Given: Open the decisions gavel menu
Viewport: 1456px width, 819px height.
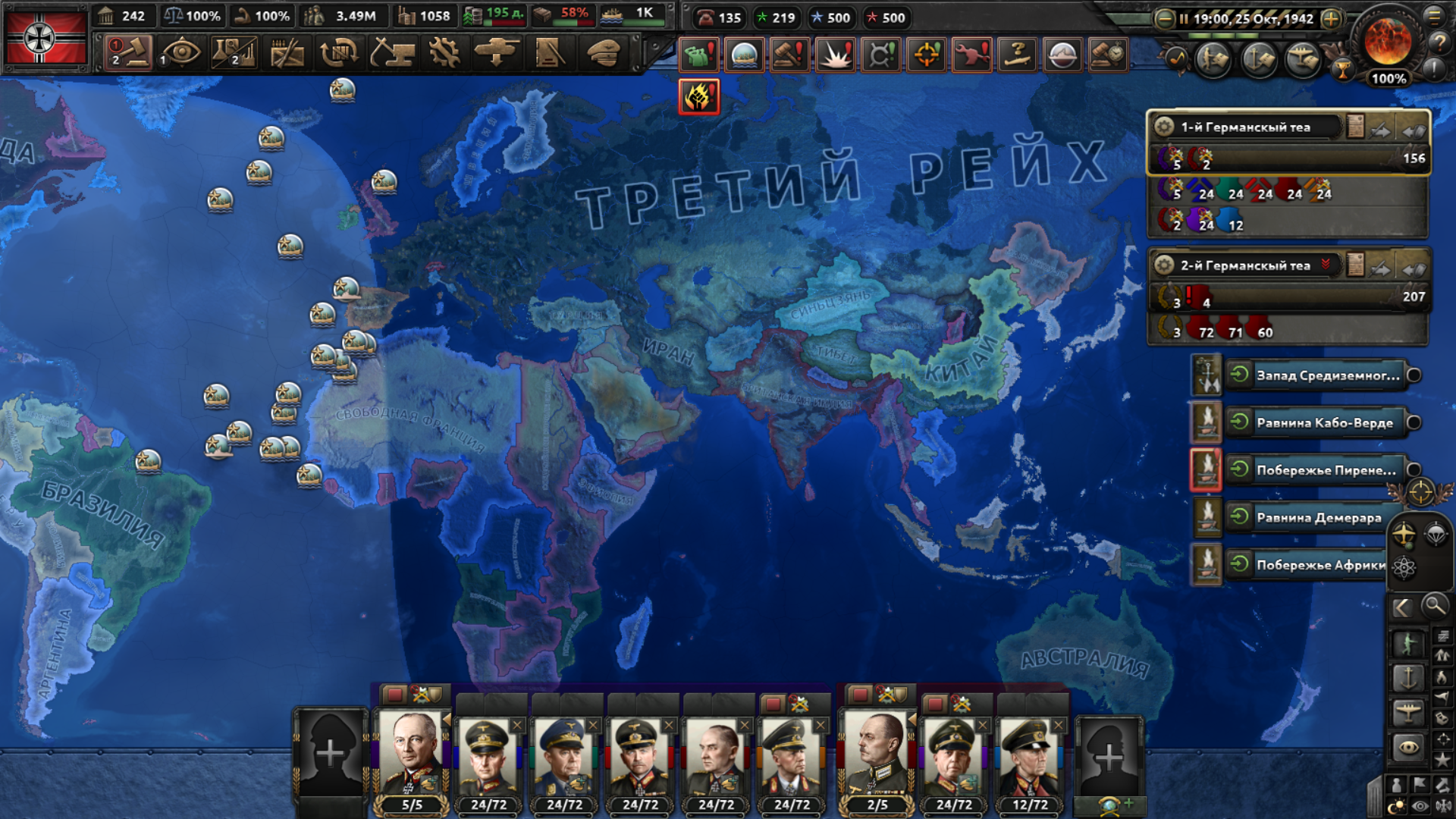Looking at the screenshot, I should (127, 53).
